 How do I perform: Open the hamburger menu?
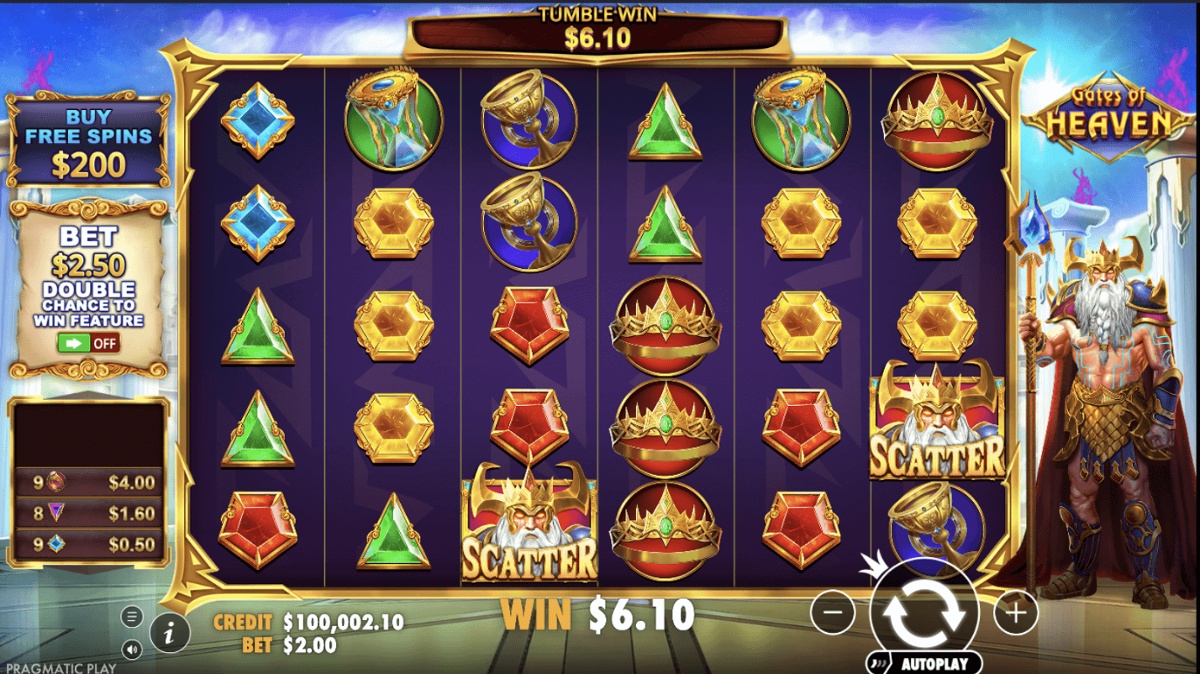pos(133,616)
